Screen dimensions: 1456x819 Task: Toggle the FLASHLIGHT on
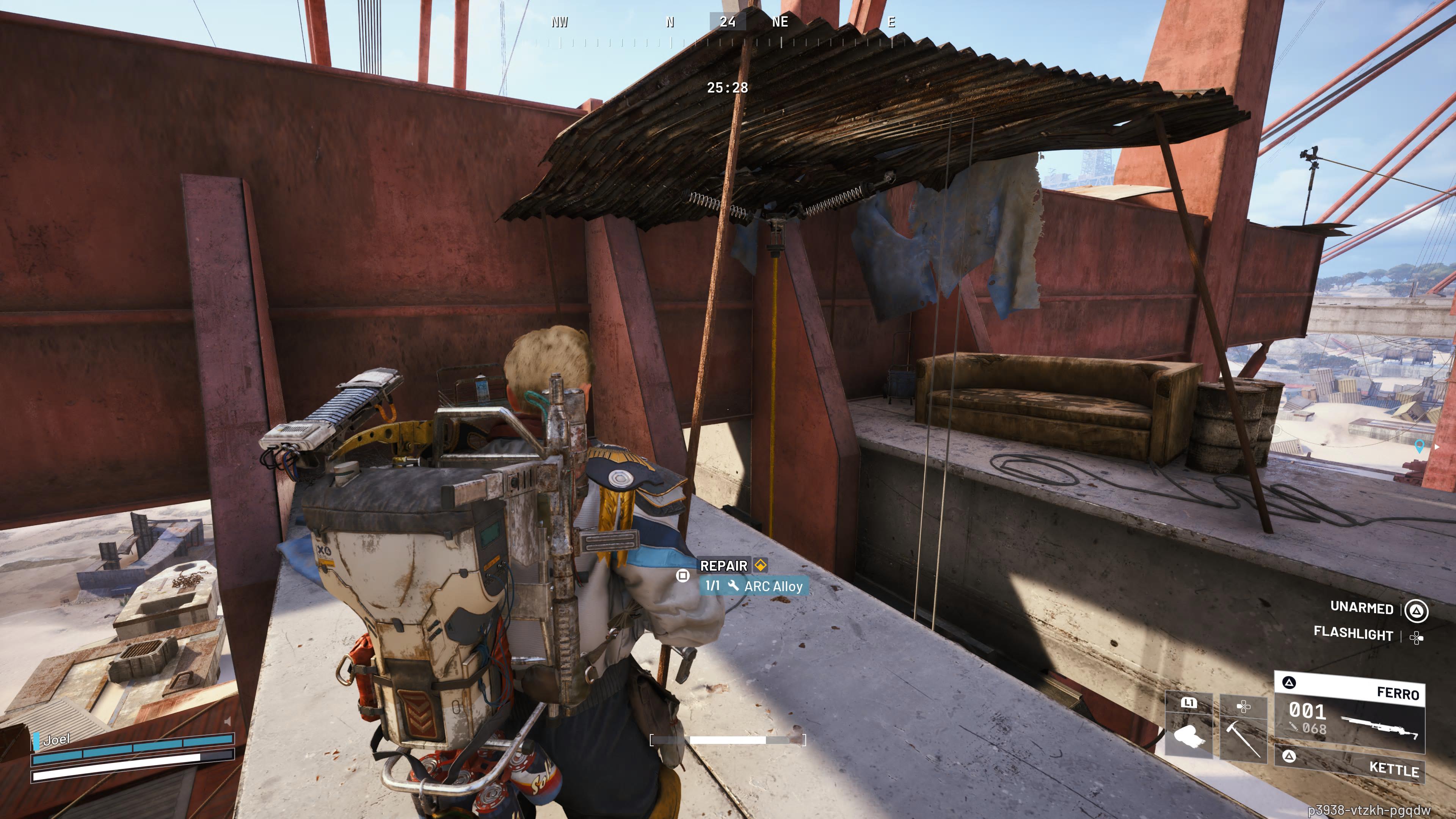pos(1353,635)
